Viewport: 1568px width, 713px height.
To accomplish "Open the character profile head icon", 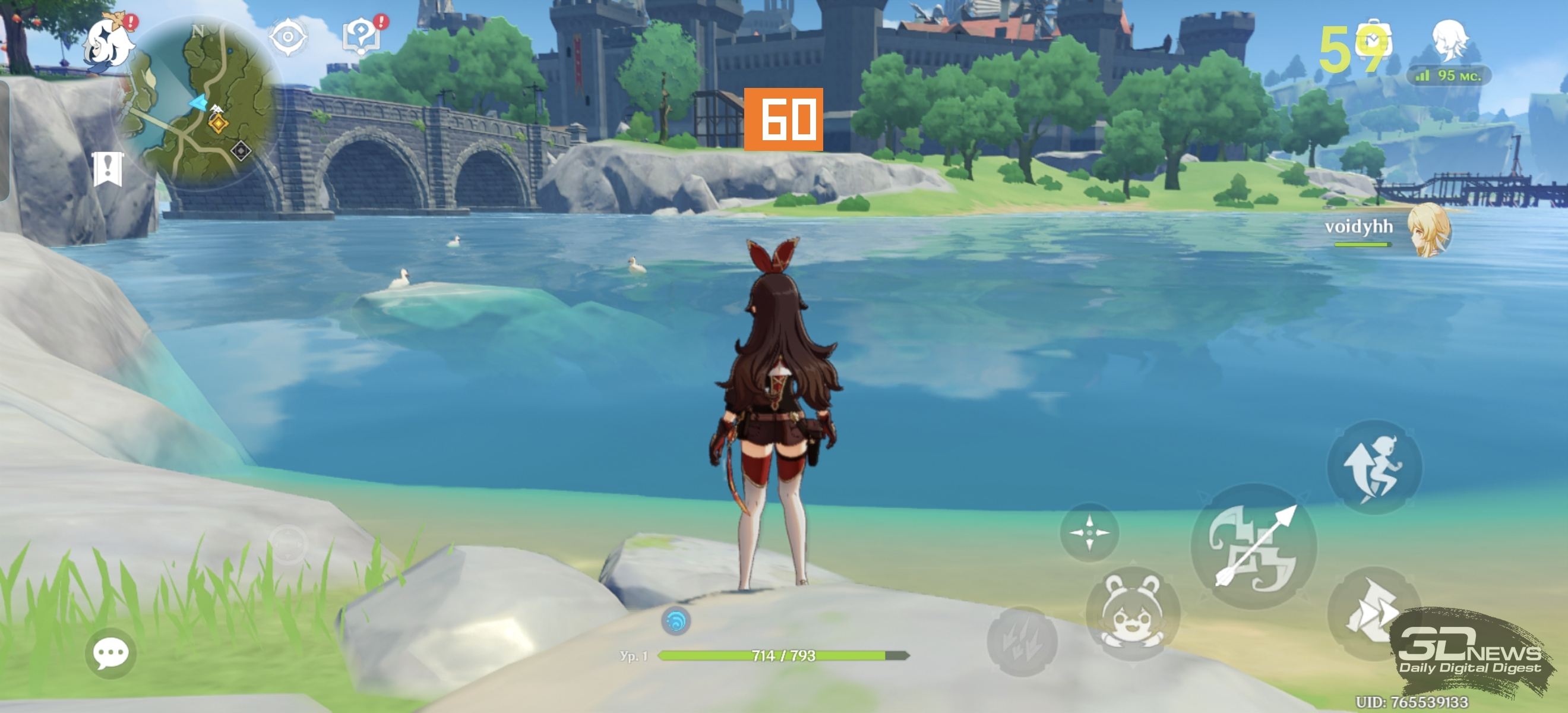I will point(1450,40).
